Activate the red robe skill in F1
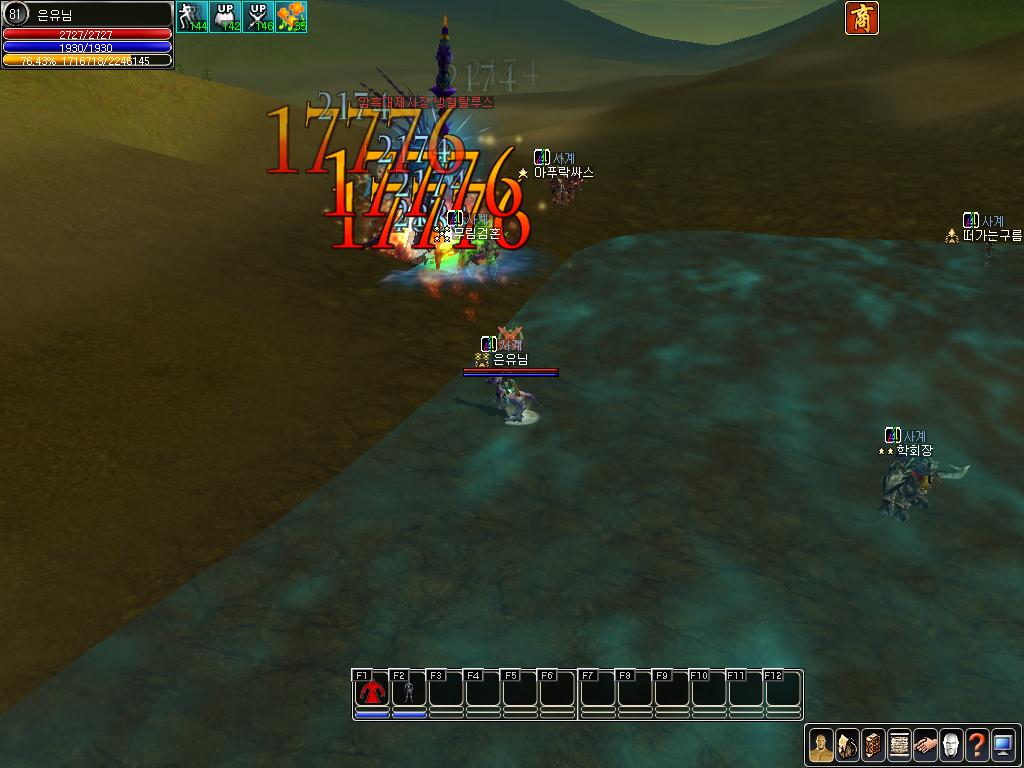 371,690
